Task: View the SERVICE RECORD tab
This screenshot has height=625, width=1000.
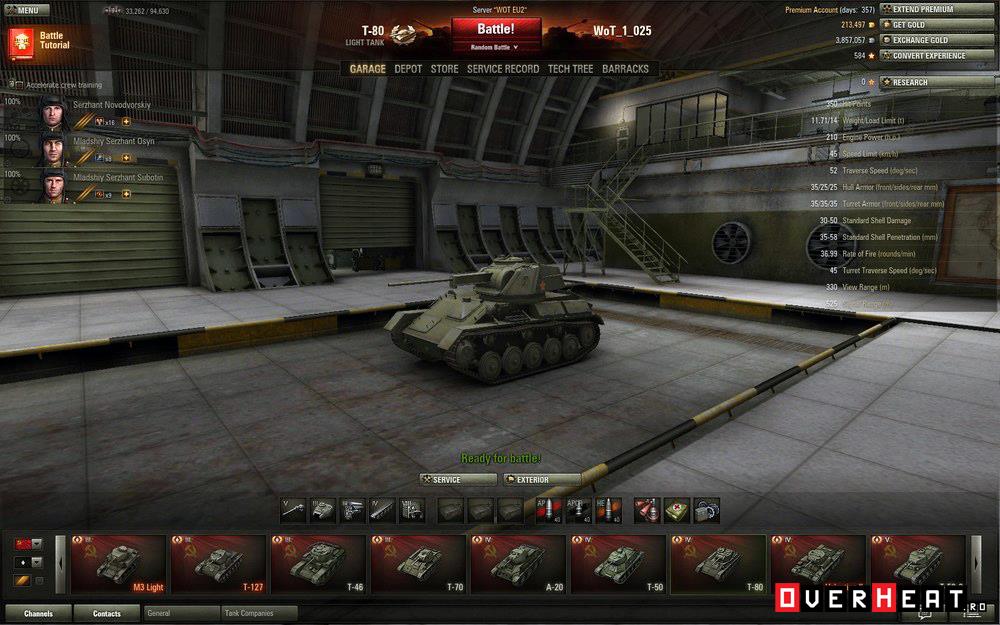Action: point(502,69)
